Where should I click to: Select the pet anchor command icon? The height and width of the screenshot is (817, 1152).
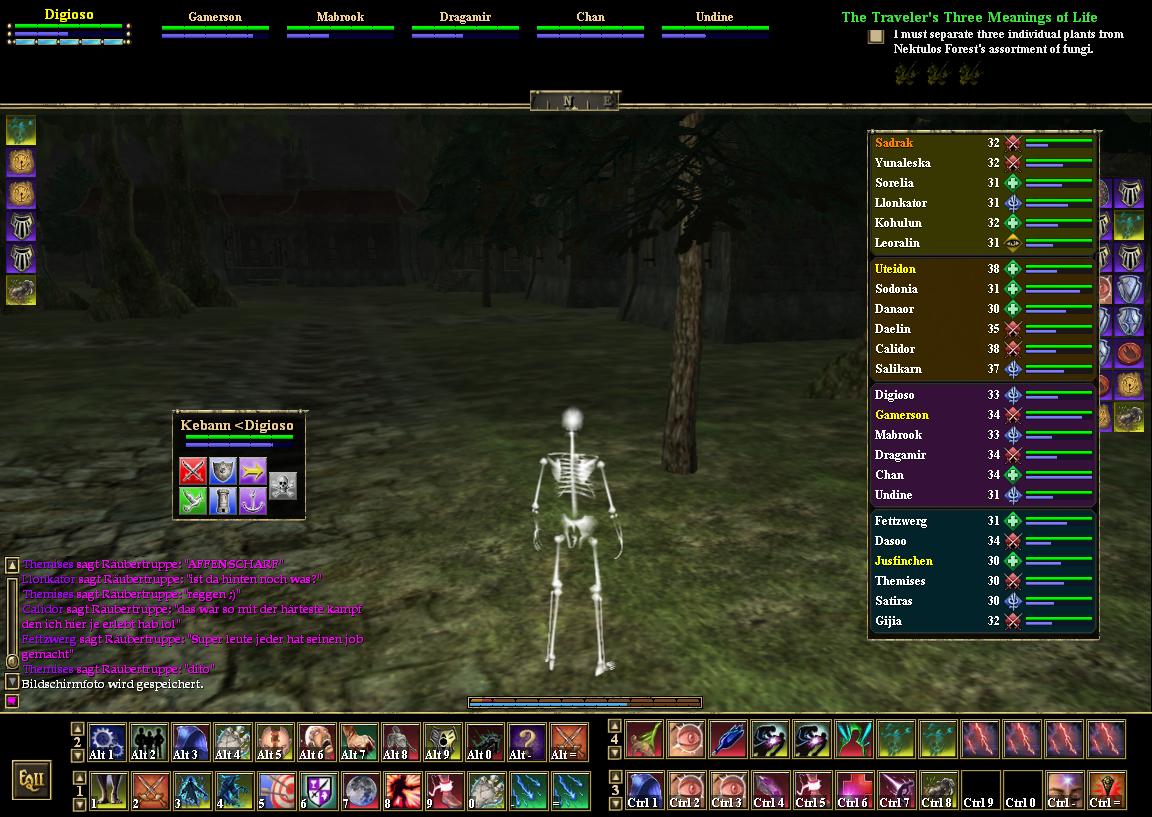[253, 501]
